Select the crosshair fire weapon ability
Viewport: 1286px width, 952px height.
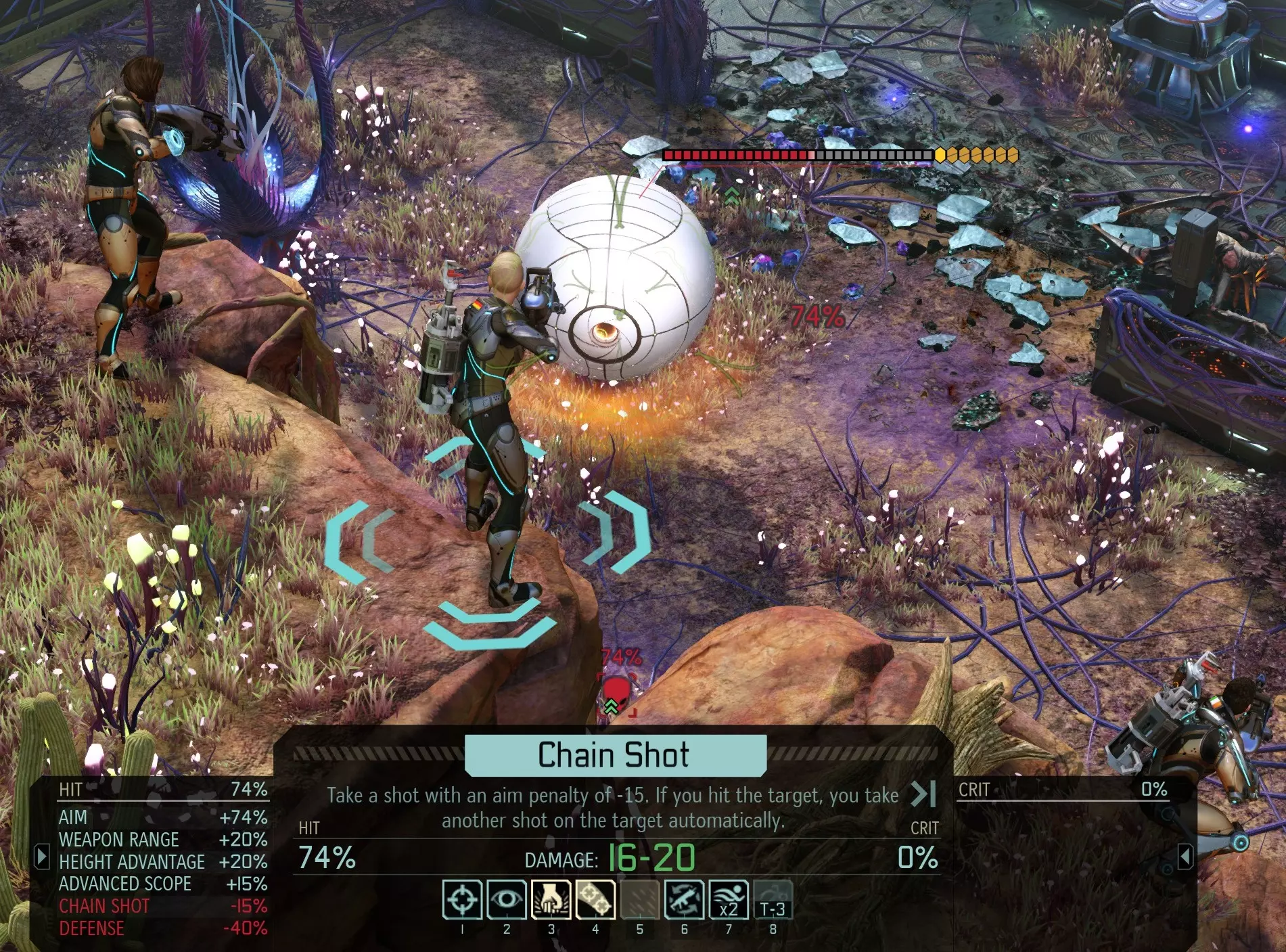coord(462,900)
